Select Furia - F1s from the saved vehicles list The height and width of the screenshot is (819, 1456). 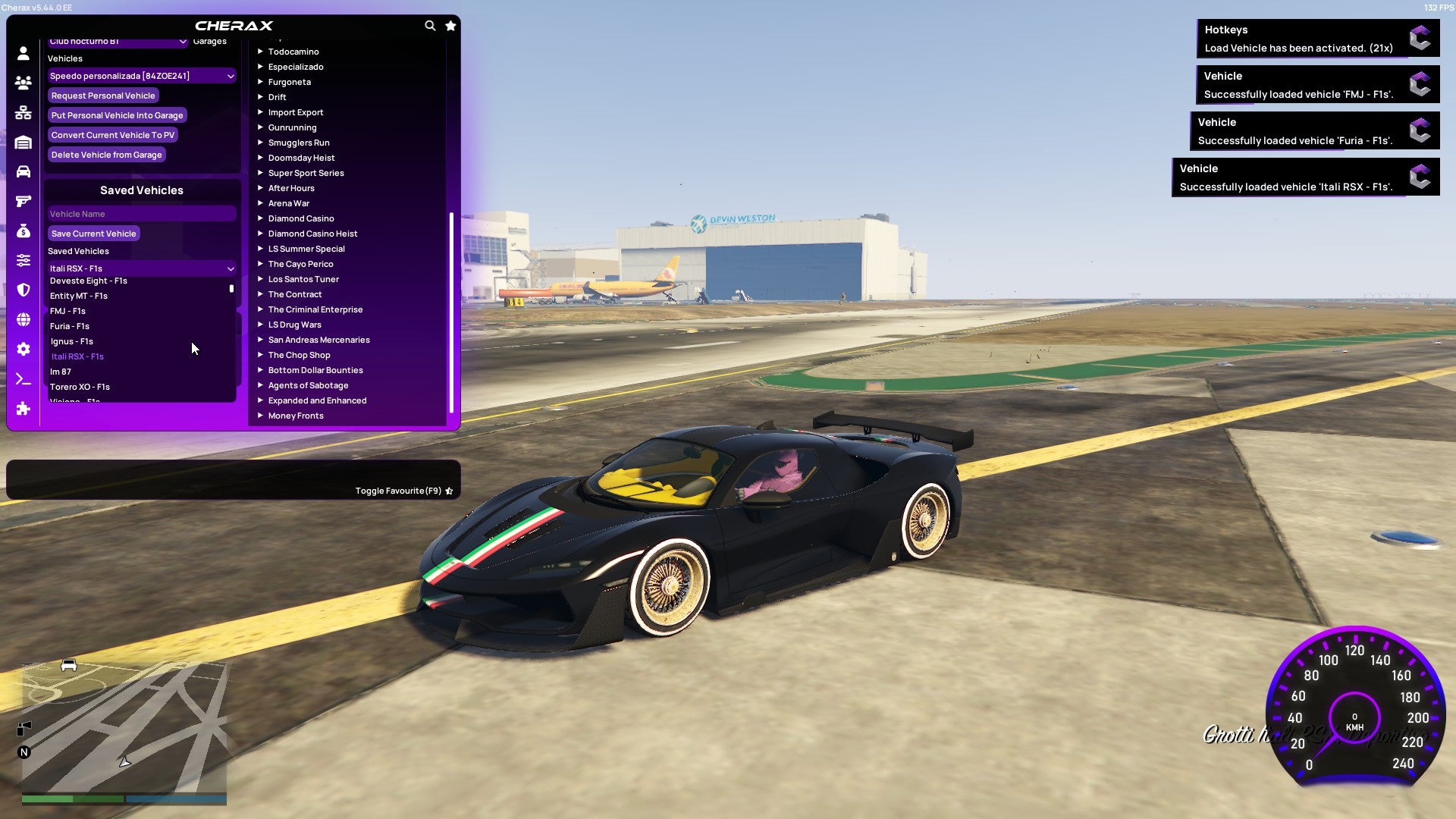[x=70, y=326]
